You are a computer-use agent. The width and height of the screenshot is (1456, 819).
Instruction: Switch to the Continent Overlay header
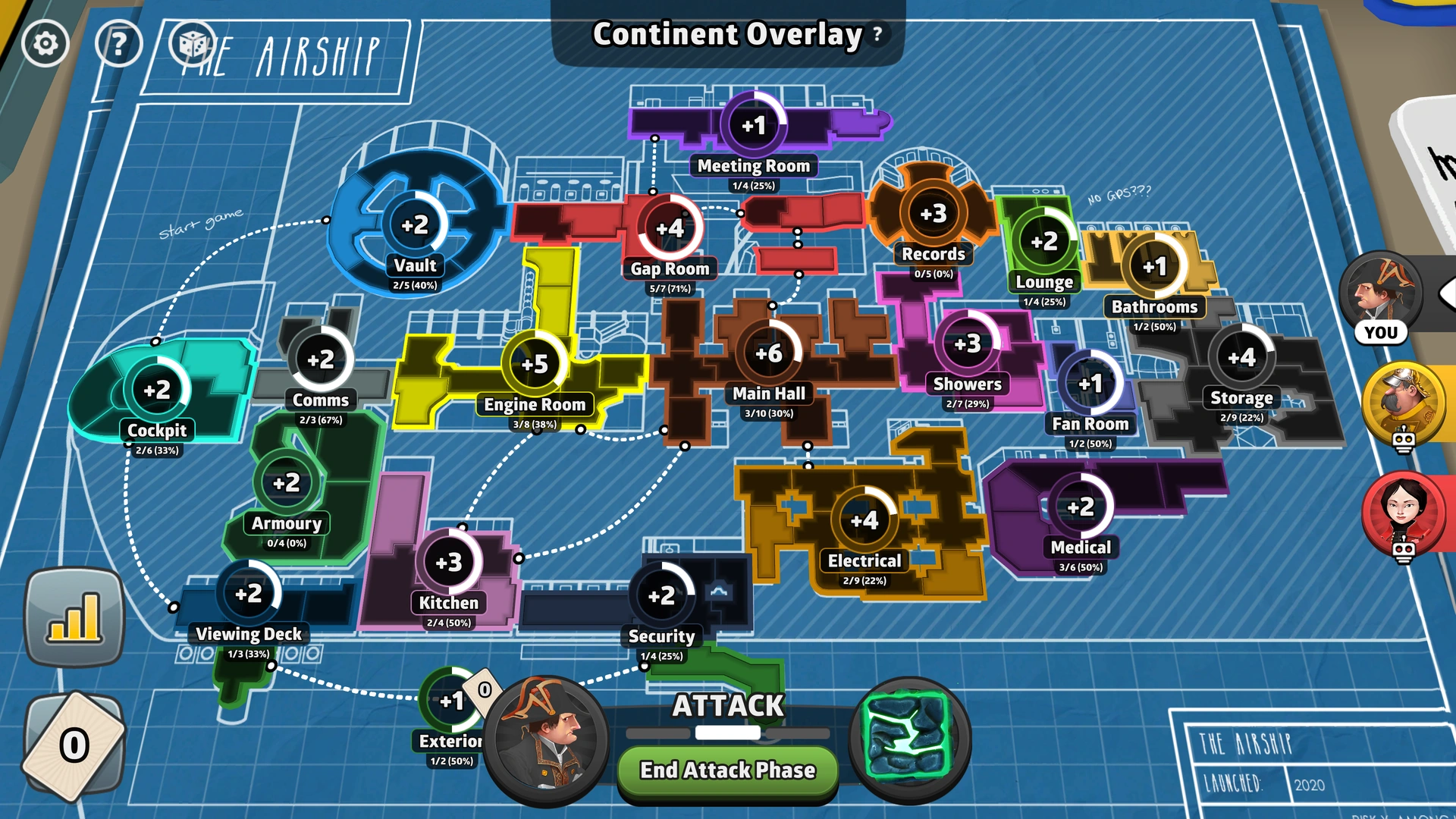[x=726, y=34]
